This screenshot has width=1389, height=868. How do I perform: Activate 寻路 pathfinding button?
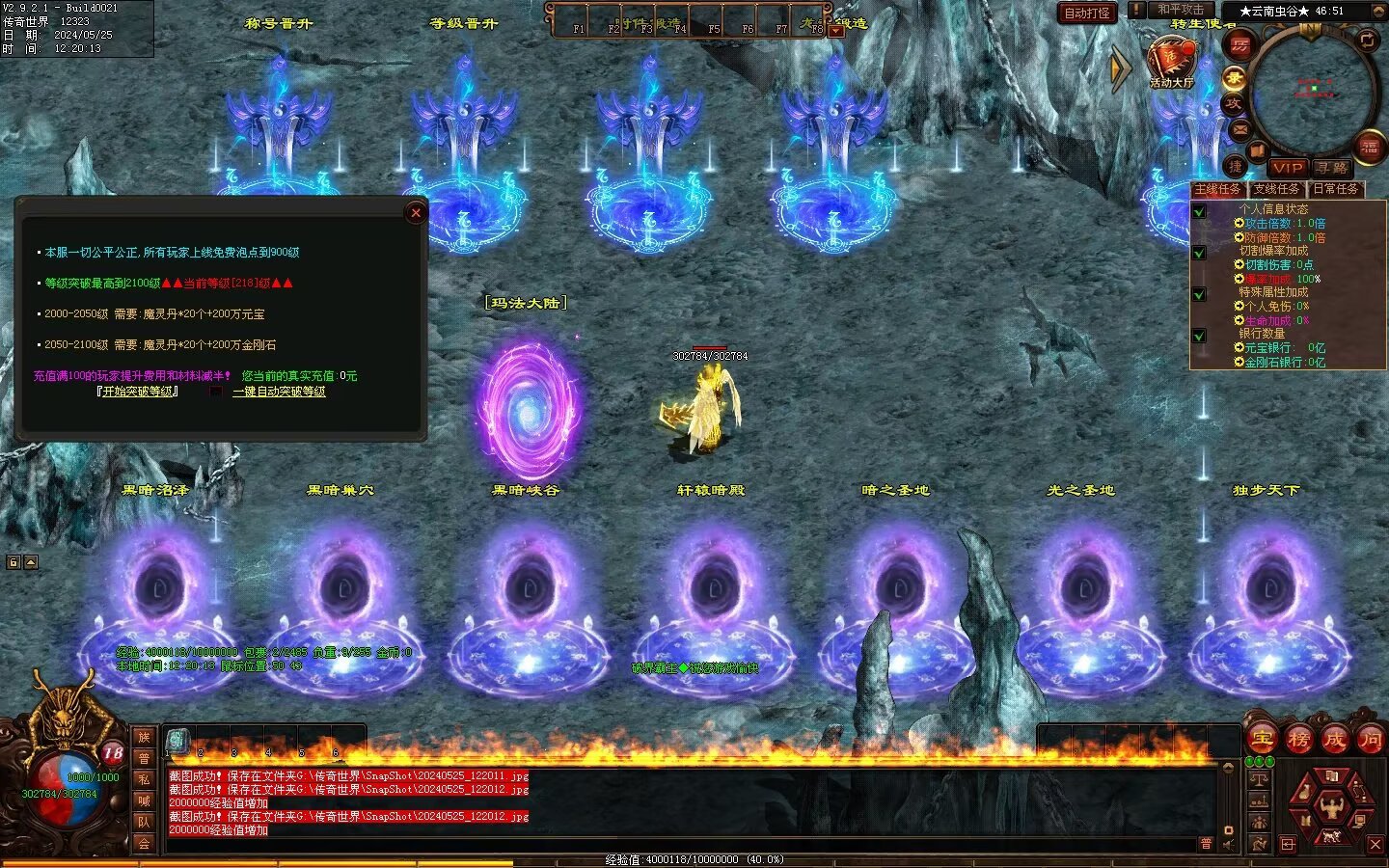pyautogui.click(x=1331, y=167)
